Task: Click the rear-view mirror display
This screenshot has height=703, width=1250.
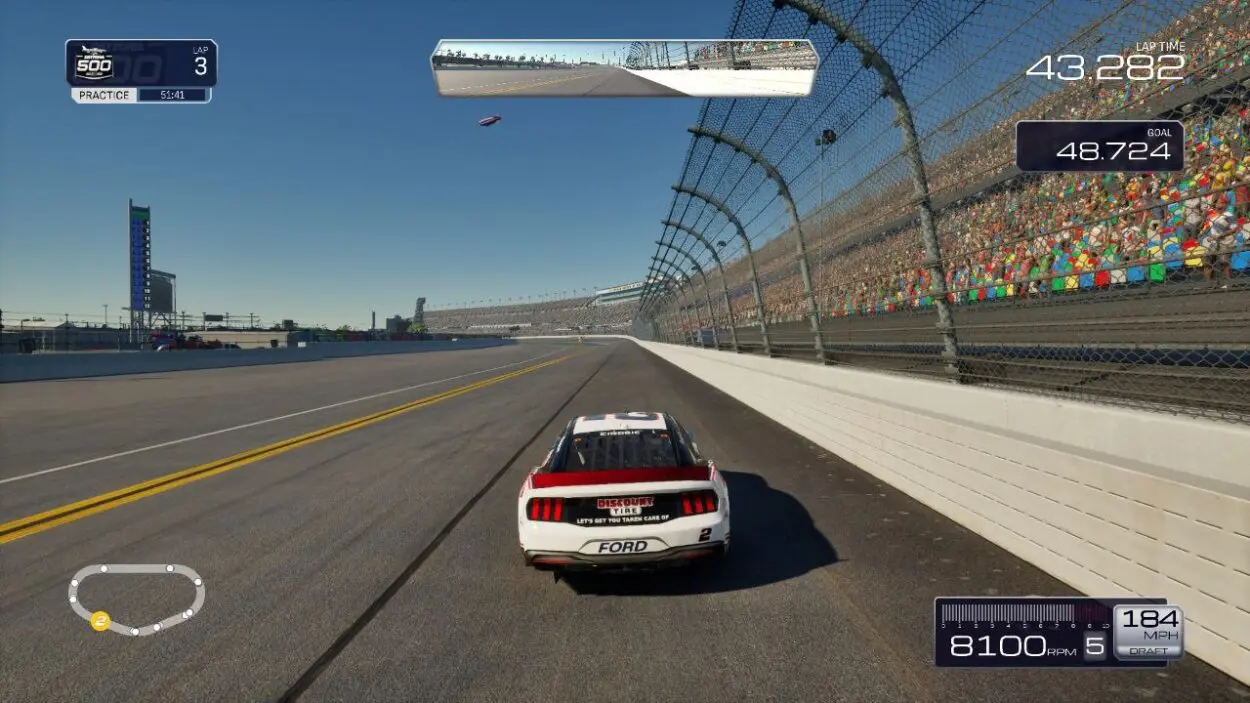Action: click(624, 68)
